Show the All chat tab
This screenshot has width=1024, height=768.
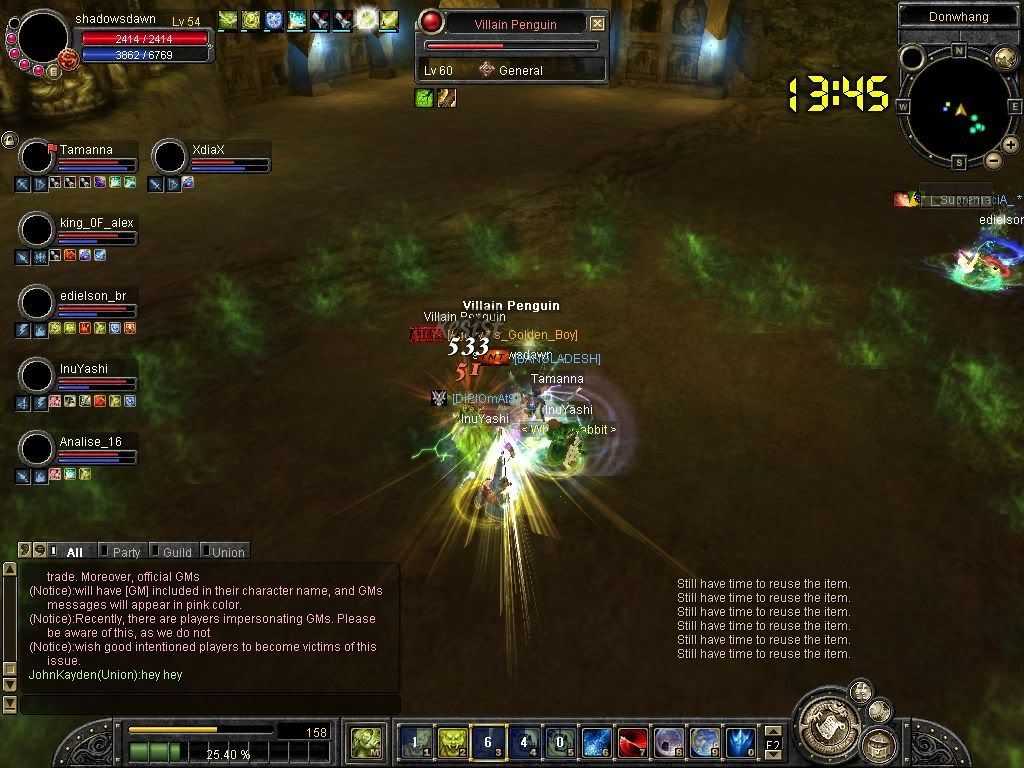74,552
